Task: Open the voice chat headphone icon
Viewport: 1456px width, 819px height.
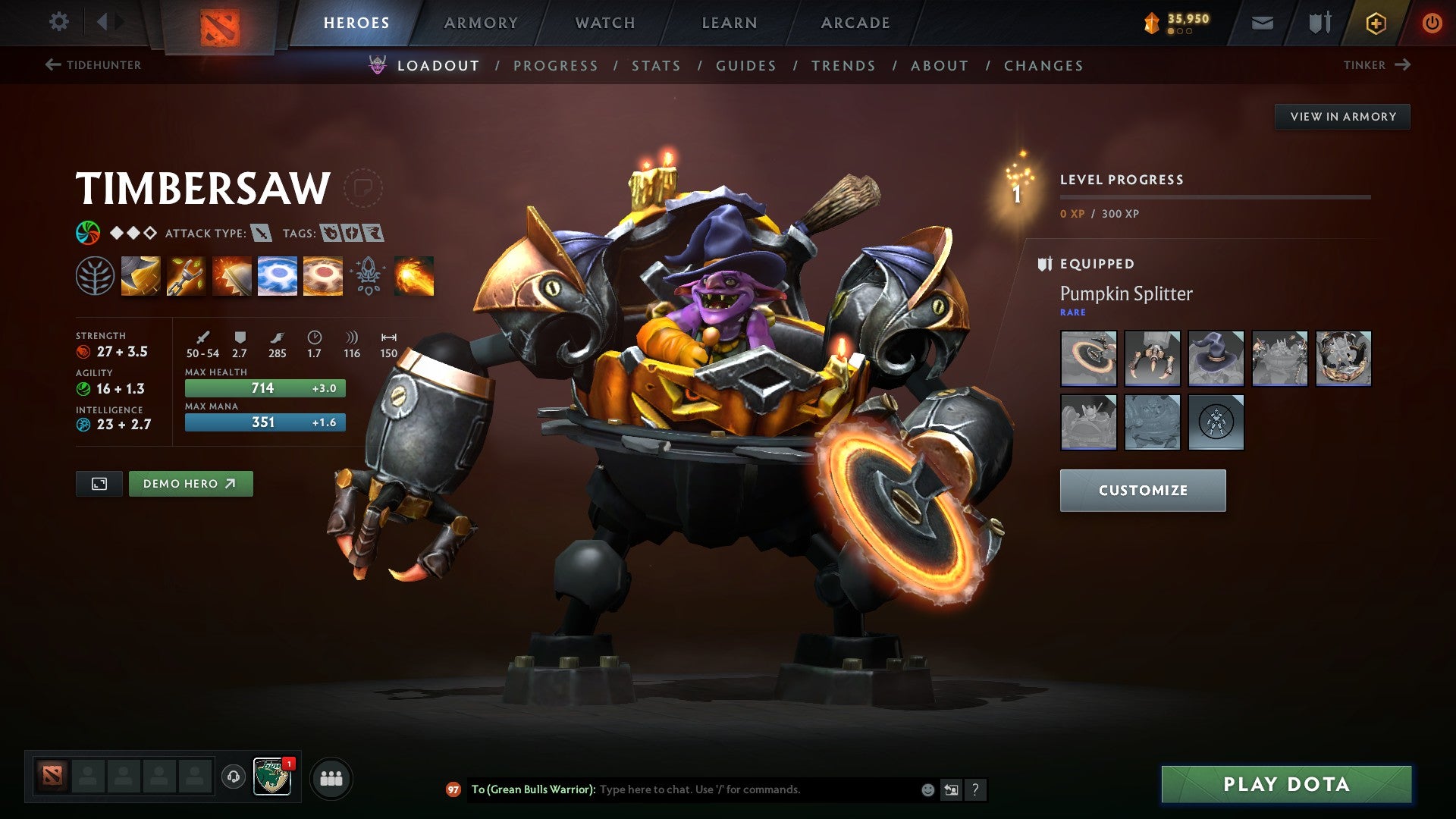Action: (233, 778)
